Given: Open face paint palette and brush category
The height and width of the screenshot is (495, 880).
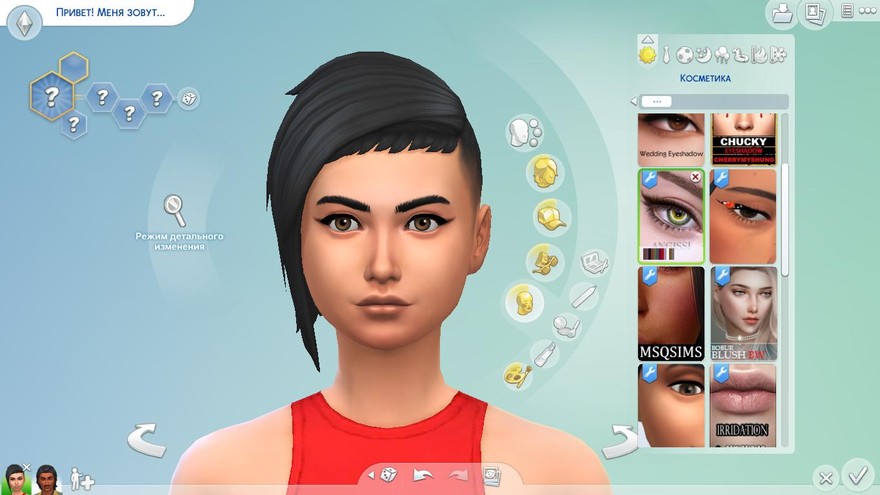Looking at the screenshot, I should 517,374.
